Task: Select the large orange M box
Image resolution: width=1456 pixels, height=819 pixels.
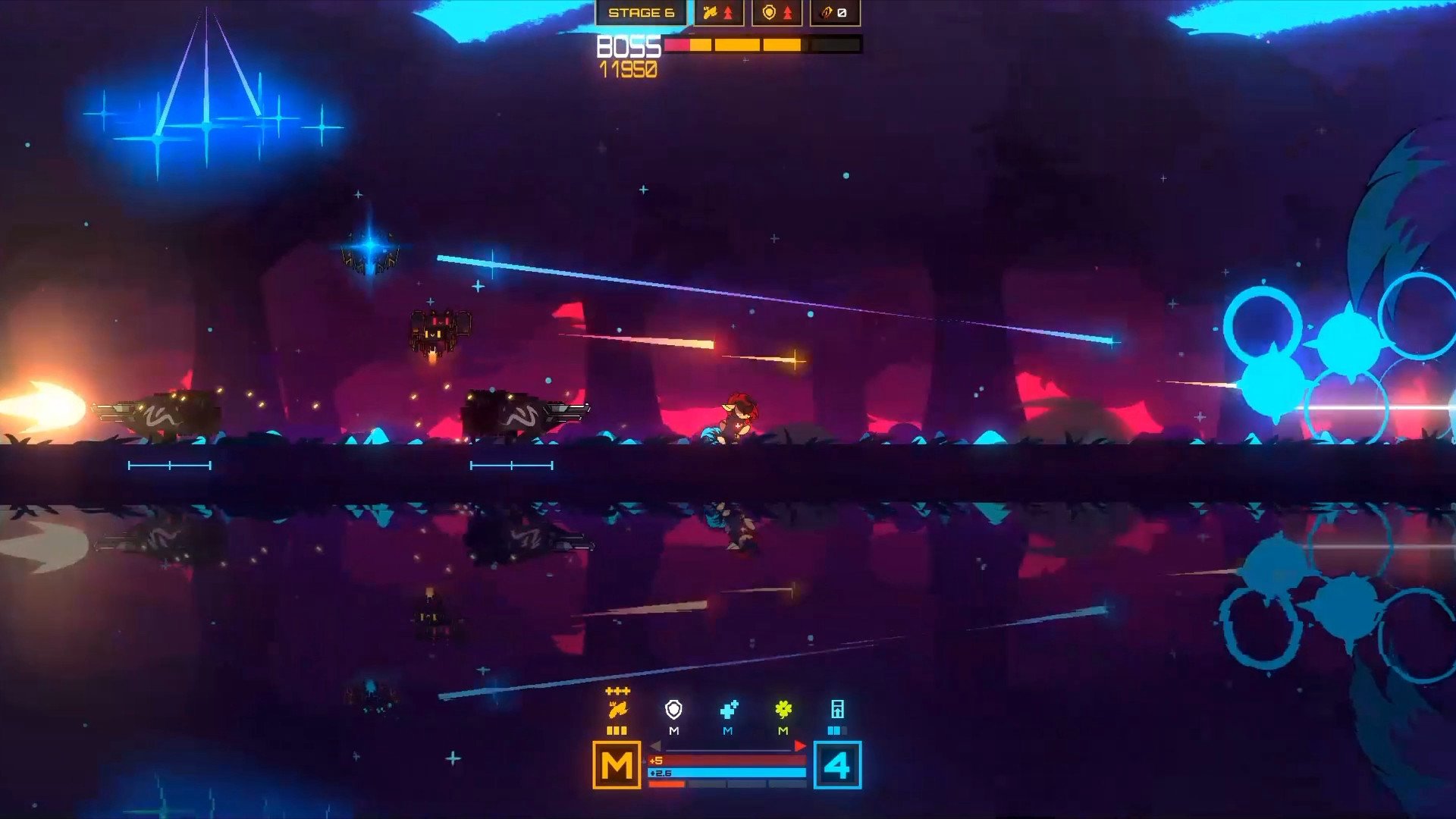Action: click(617, 765)
